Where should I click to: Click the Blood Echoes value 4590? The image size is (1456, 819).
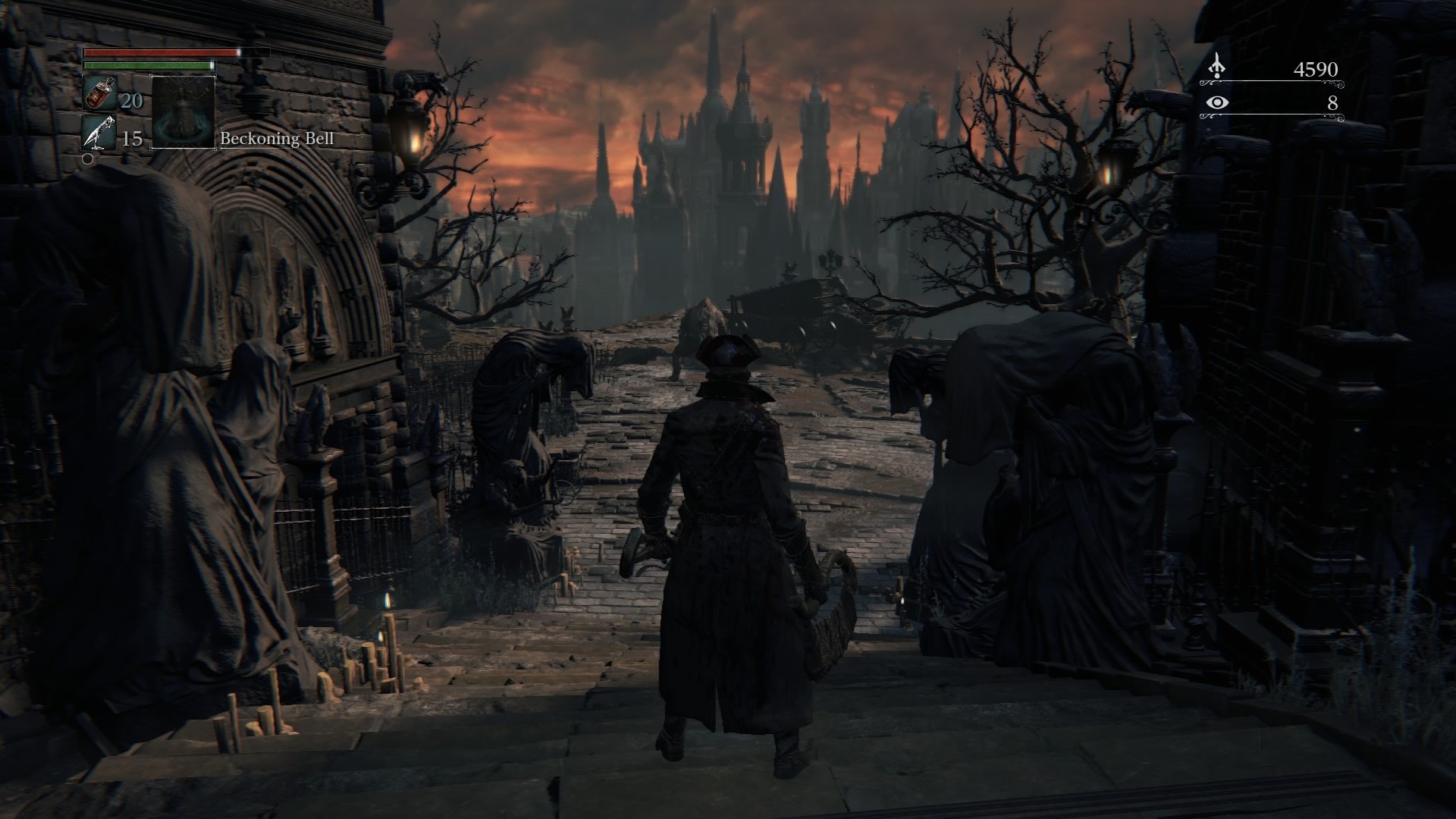(1317, 67)
